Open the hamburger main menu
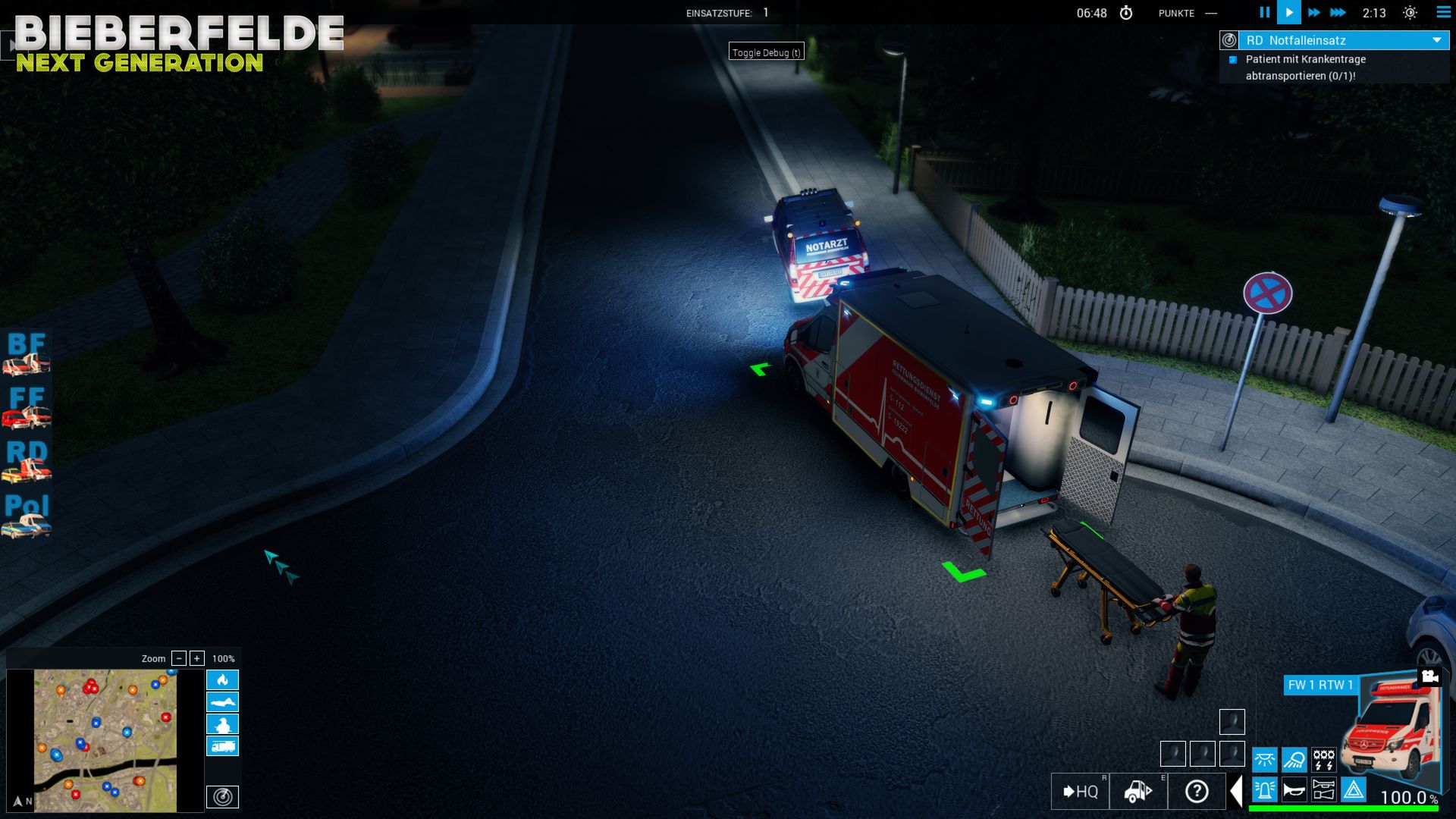1456x819 pixels. (x=1443, y=12)
